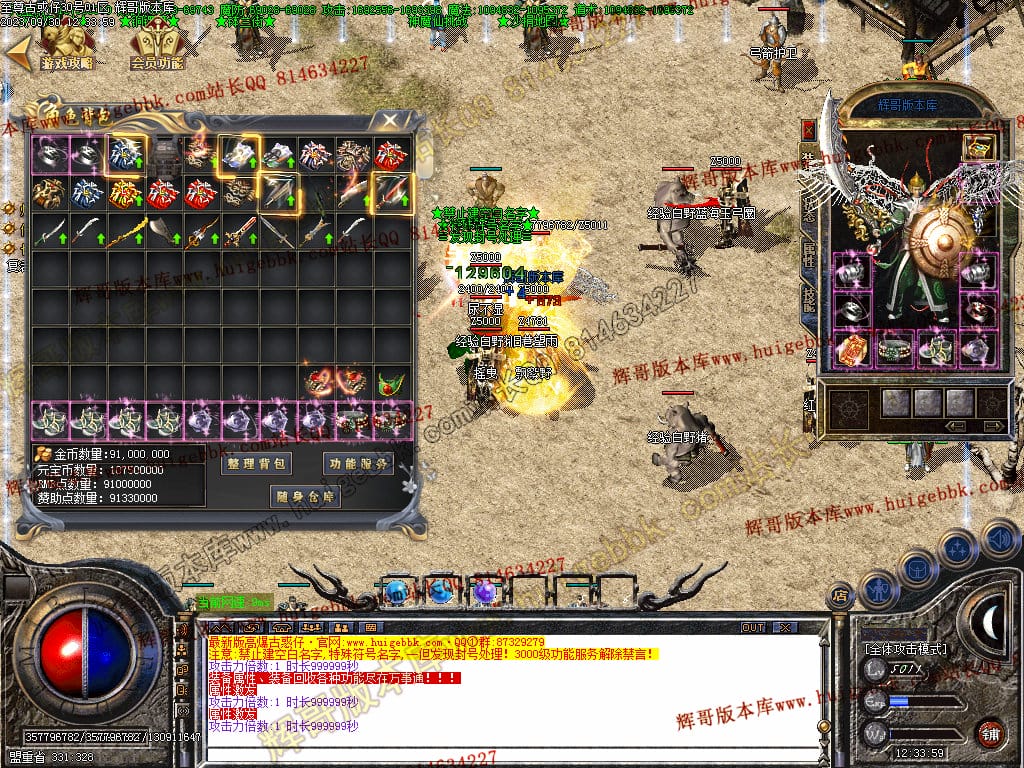1024x768 pixels.
Task: Open the 游戏攻略 game guide
Action: pyautogui.click(x=67, y=47)
